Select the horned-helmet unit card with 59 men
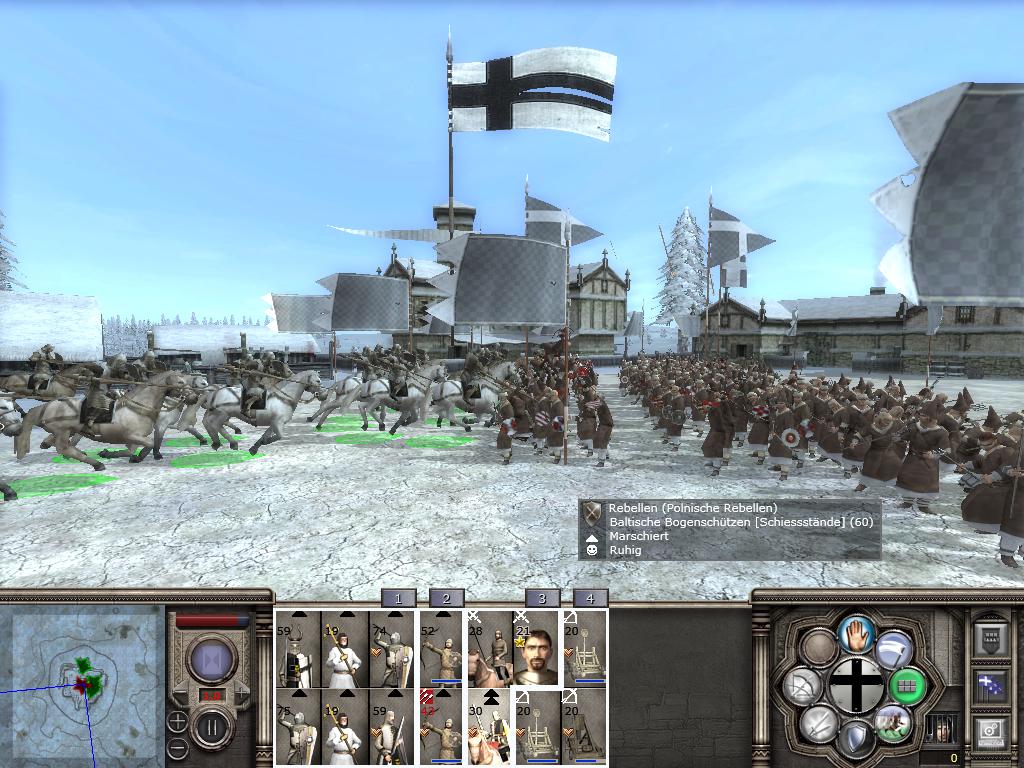1024x768 pixels. pyautogui.click(x=298, y=650)
